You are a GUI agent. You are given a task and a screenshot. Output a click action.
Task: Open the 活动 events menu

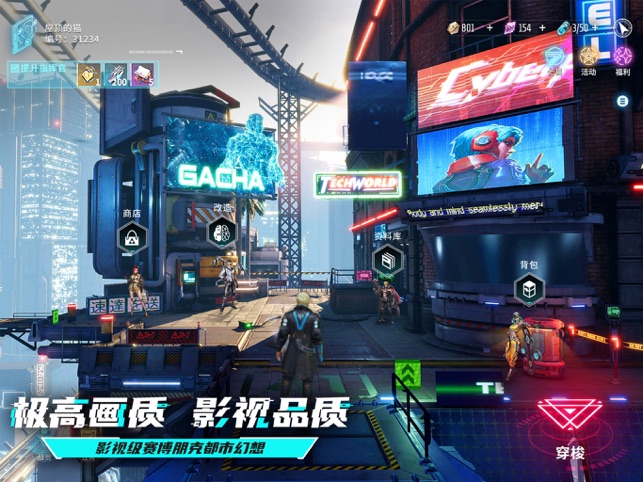[x=588, y=57]
